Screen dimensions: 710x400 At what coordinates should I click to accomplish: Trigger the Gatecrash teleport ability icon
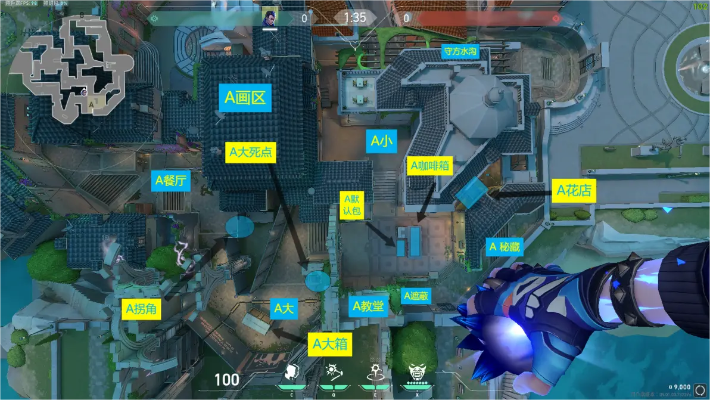[373, 373]
